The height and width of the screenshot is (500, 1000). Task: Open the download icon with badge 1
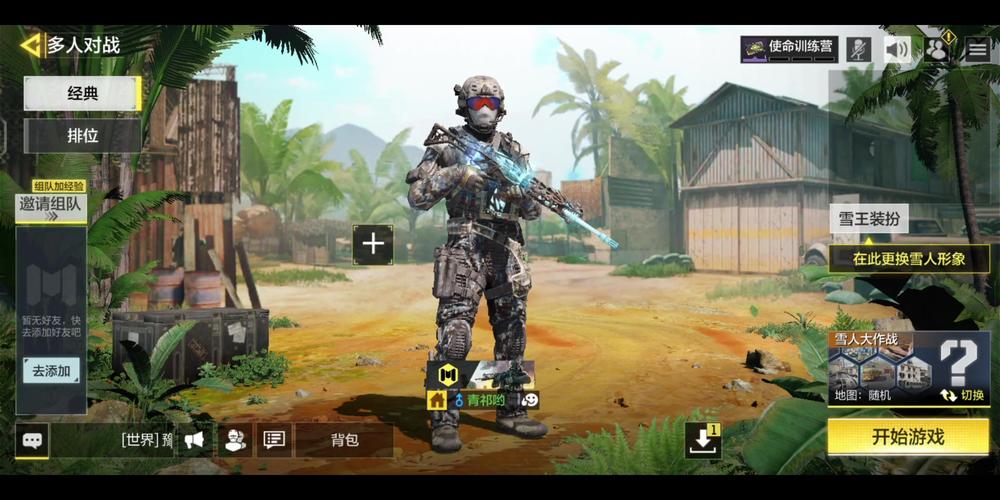(703, 440)
